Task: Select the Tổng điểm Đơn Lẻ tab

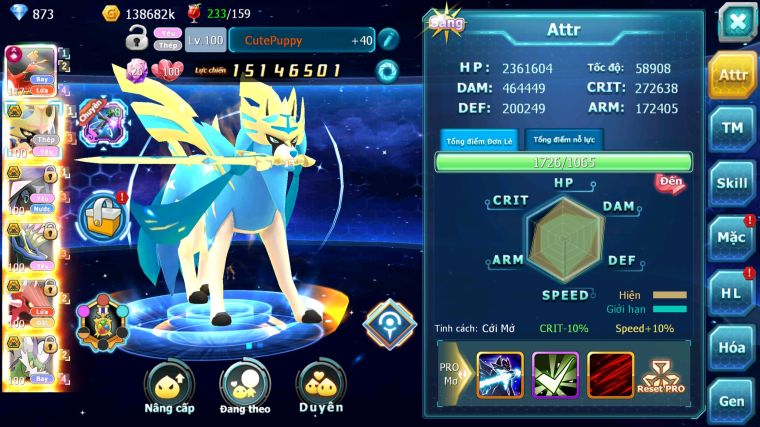Action: click(478, 139)
